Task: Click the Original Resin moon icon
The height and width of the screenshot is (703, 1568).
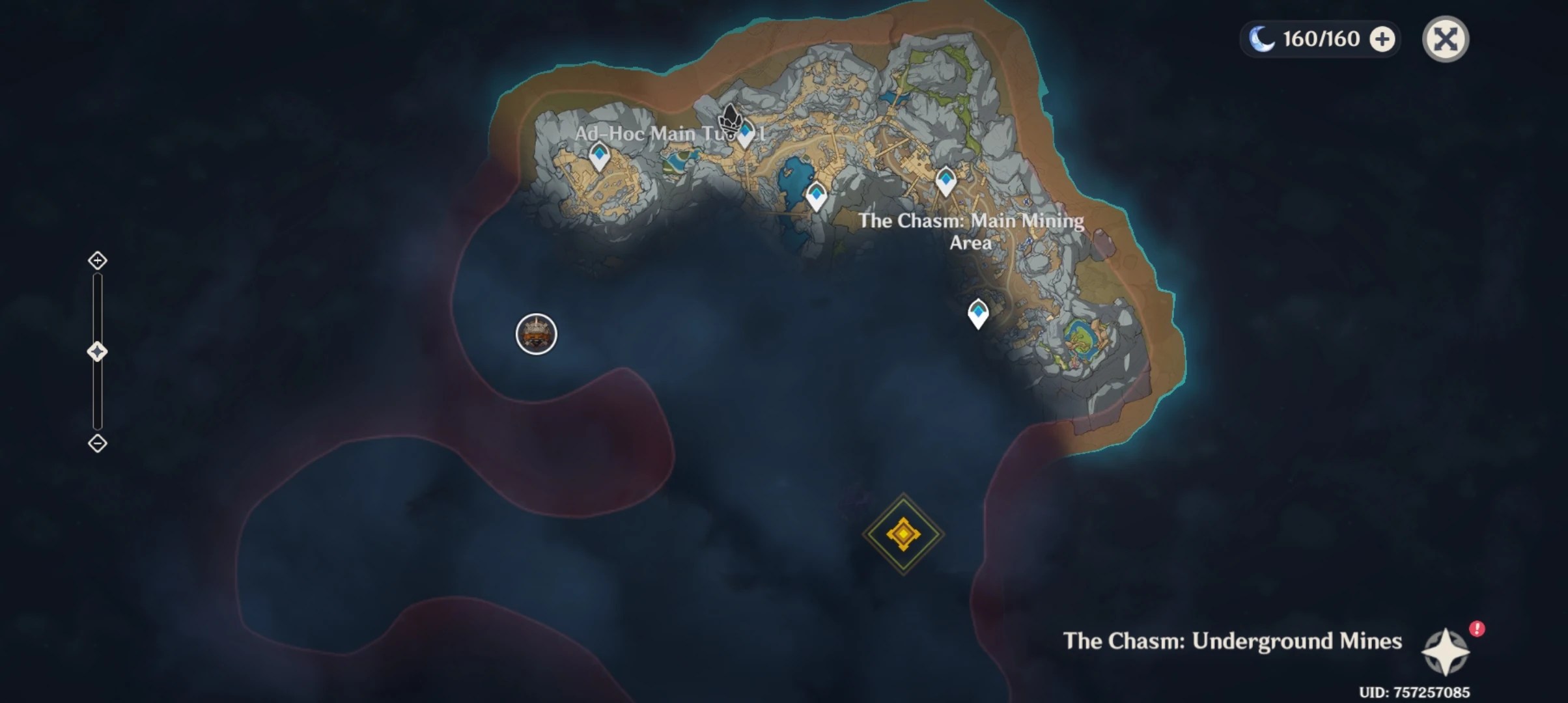Action: 1262,39
